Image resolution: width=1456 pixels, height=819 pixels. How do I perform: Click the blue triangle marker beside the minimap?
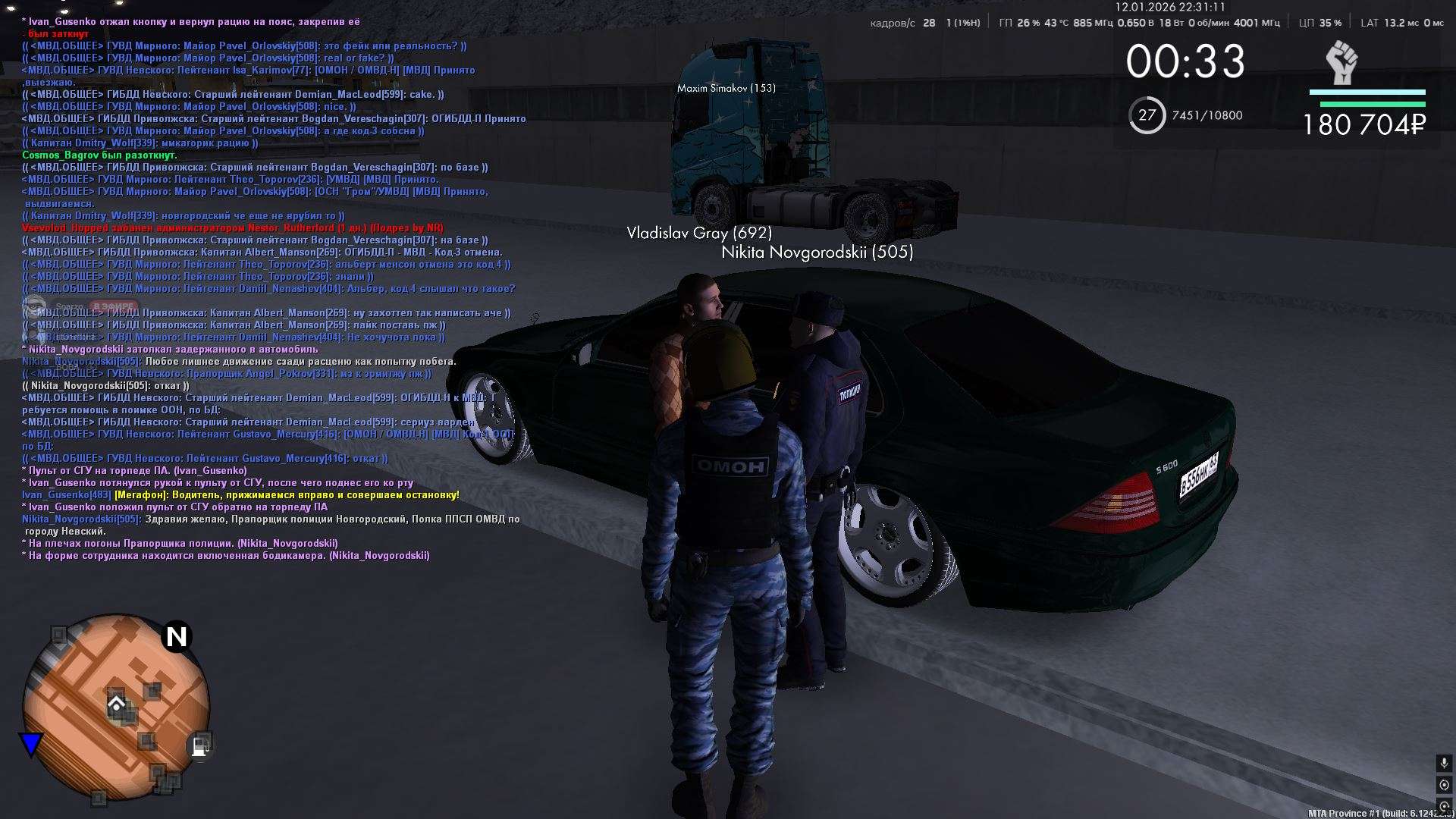31,745
